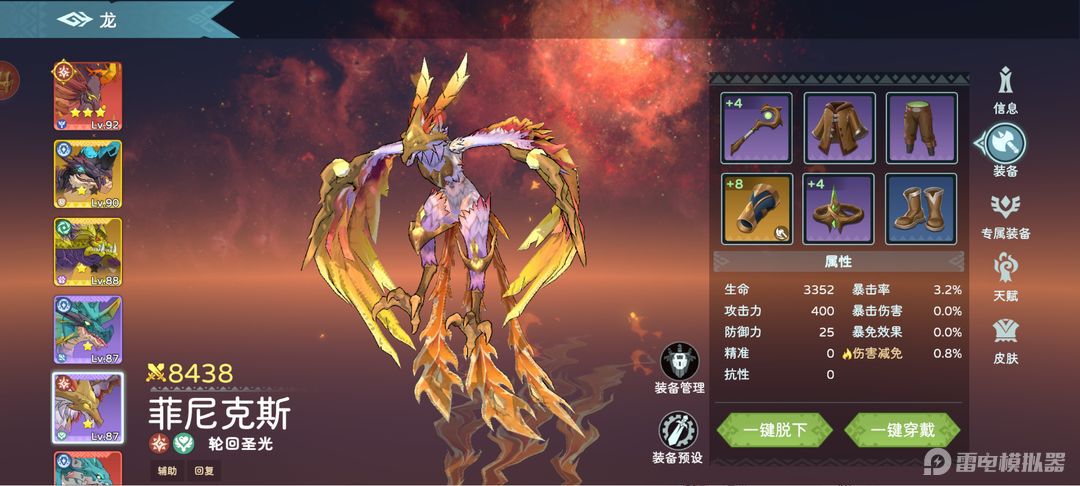Go back via the 龙 header arrow
This screenshot has height=486, width=1080.
pyautogui.click(x=75, y=20)
